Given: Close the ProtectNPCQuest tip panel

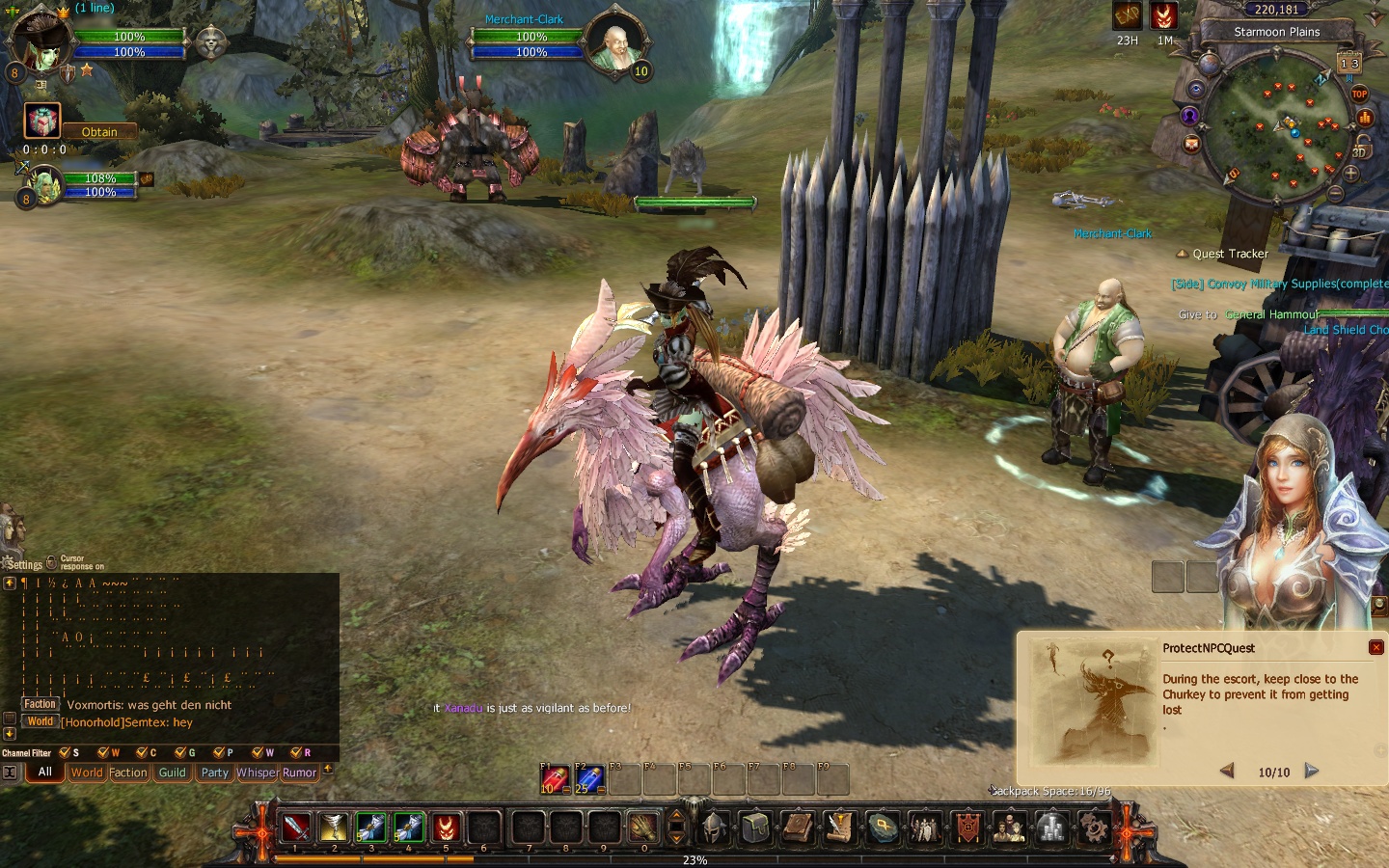Looking at the screenshot, I should pos(1376,647).
